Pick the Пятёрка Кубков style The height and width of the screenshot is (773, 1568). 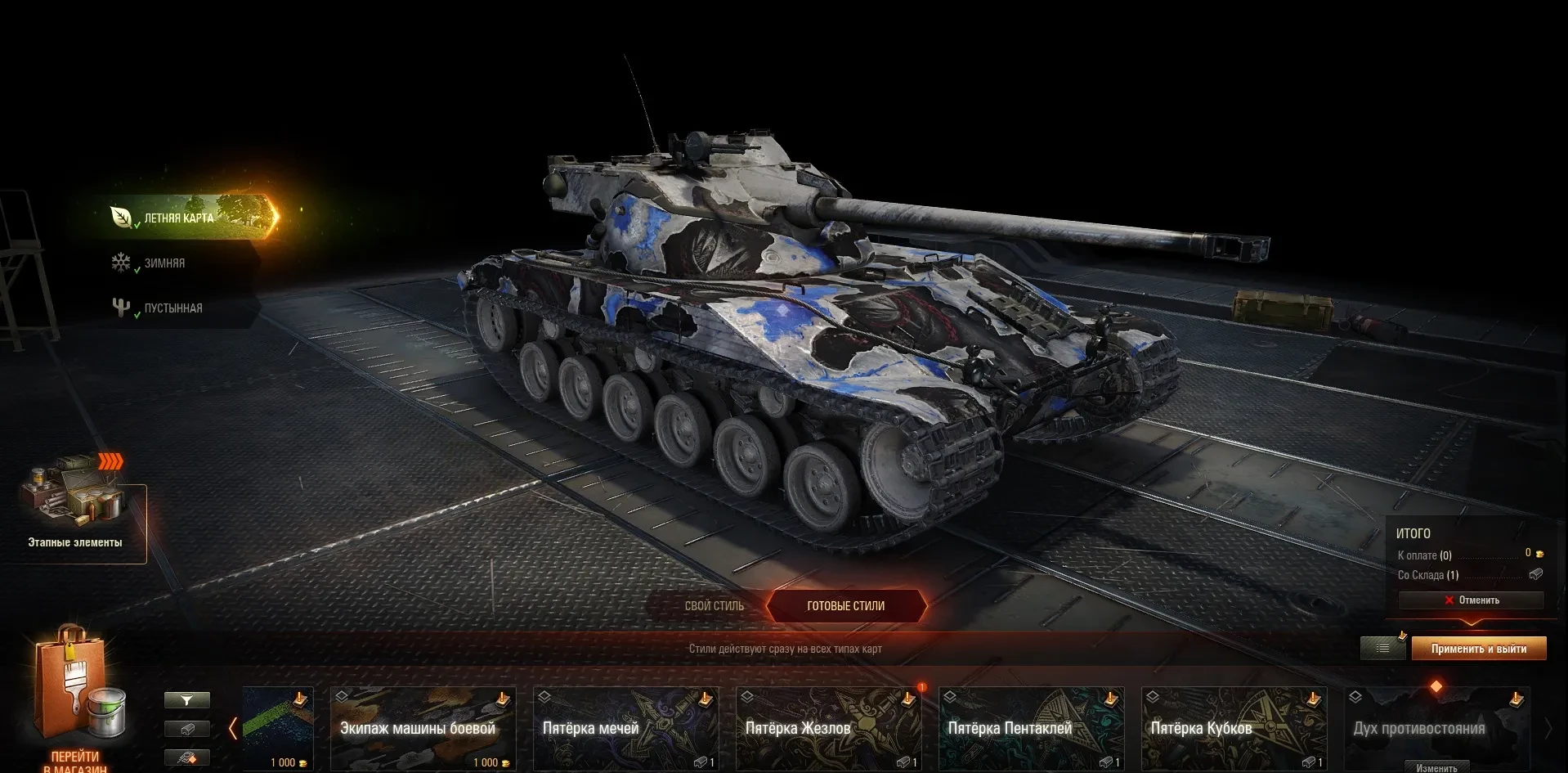coord(1234,728)
